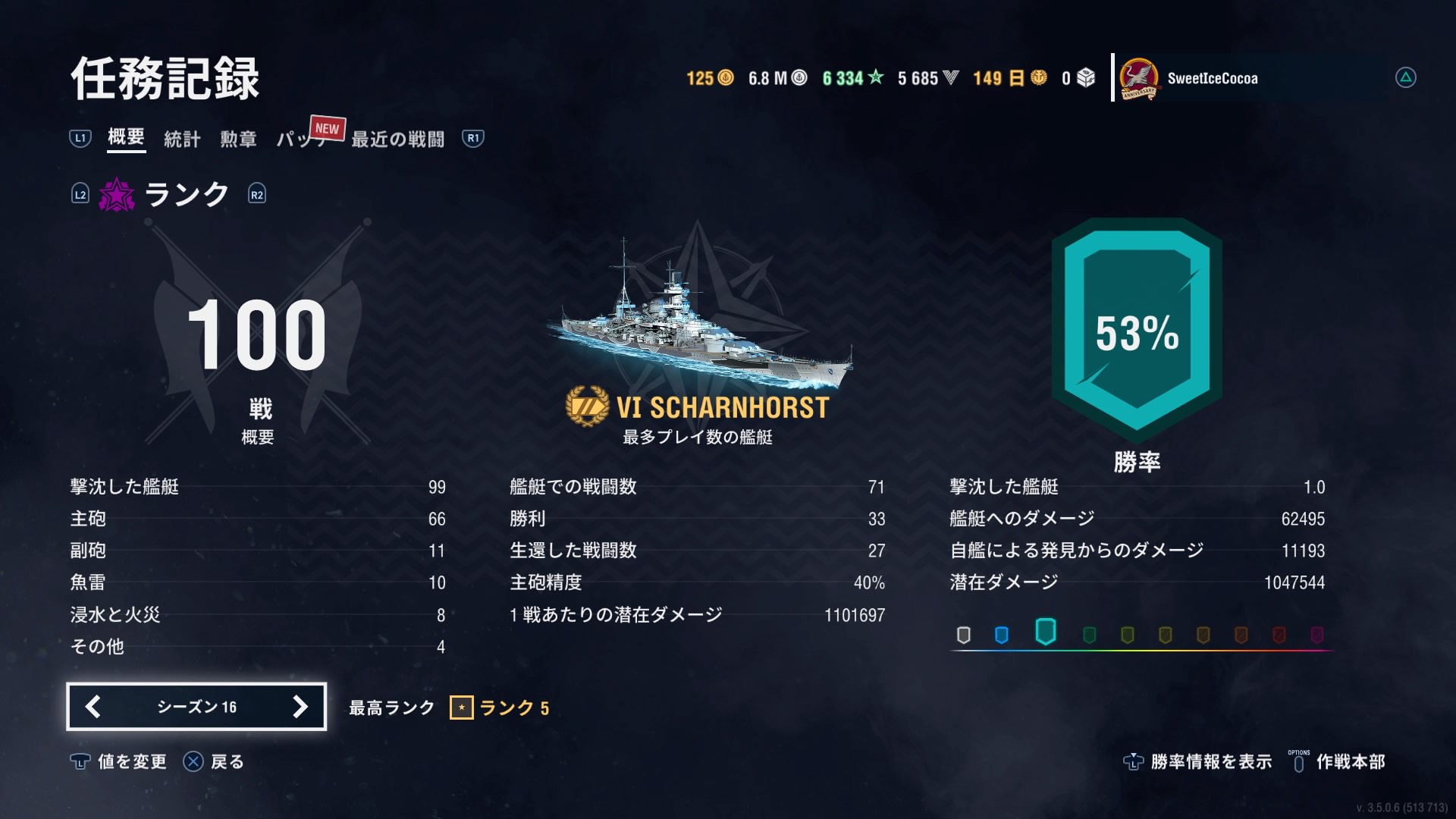Viewport: 1456px width, 819px height.
Task: Select the ランク category header
Action: click(x=186, y=195)
